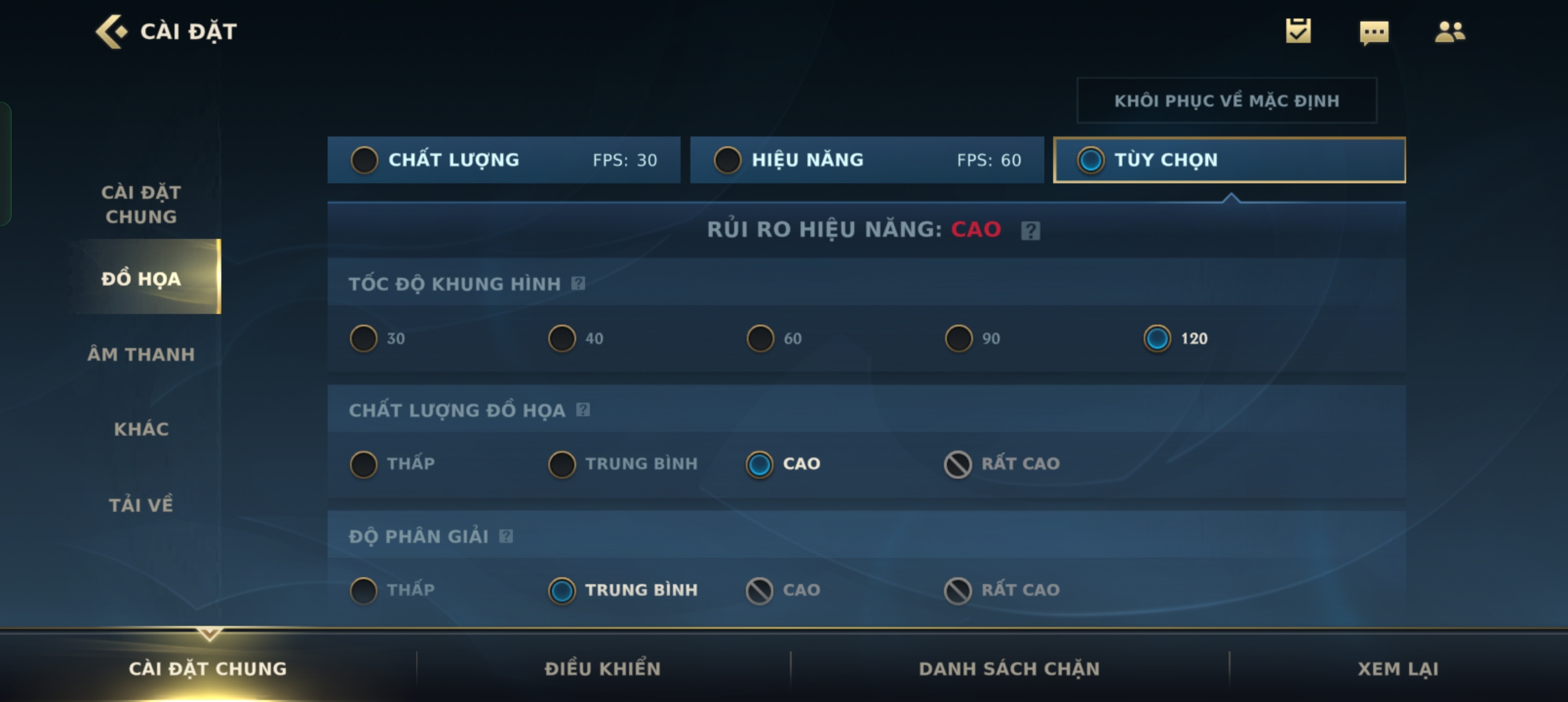This screenshot has width=1568, height=702.
Task: Open the Tải Về section
Action: point(141,505)
